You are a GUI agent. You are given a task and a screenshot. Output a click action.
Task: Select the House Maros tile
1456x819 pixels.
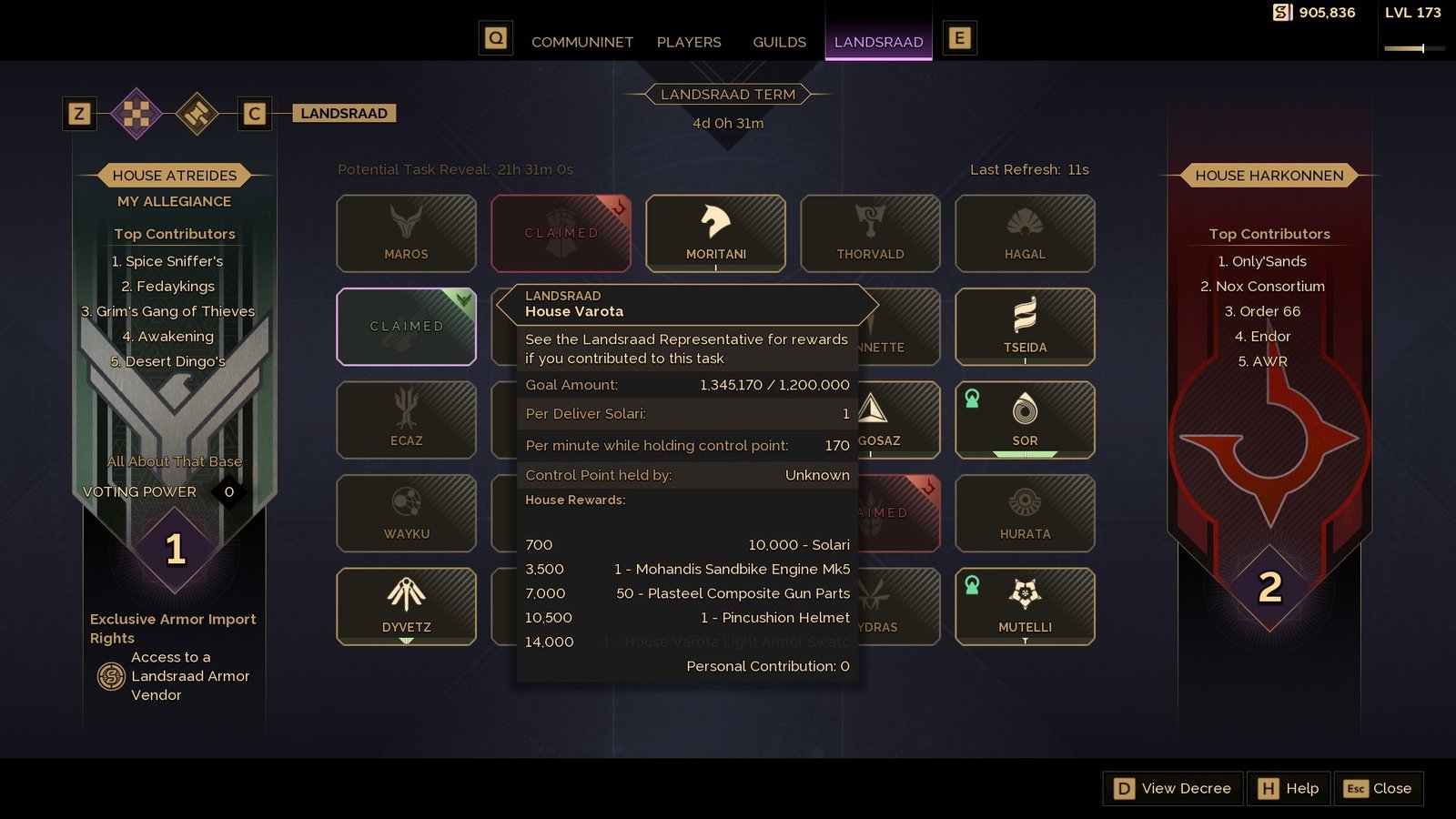(406, 233)
